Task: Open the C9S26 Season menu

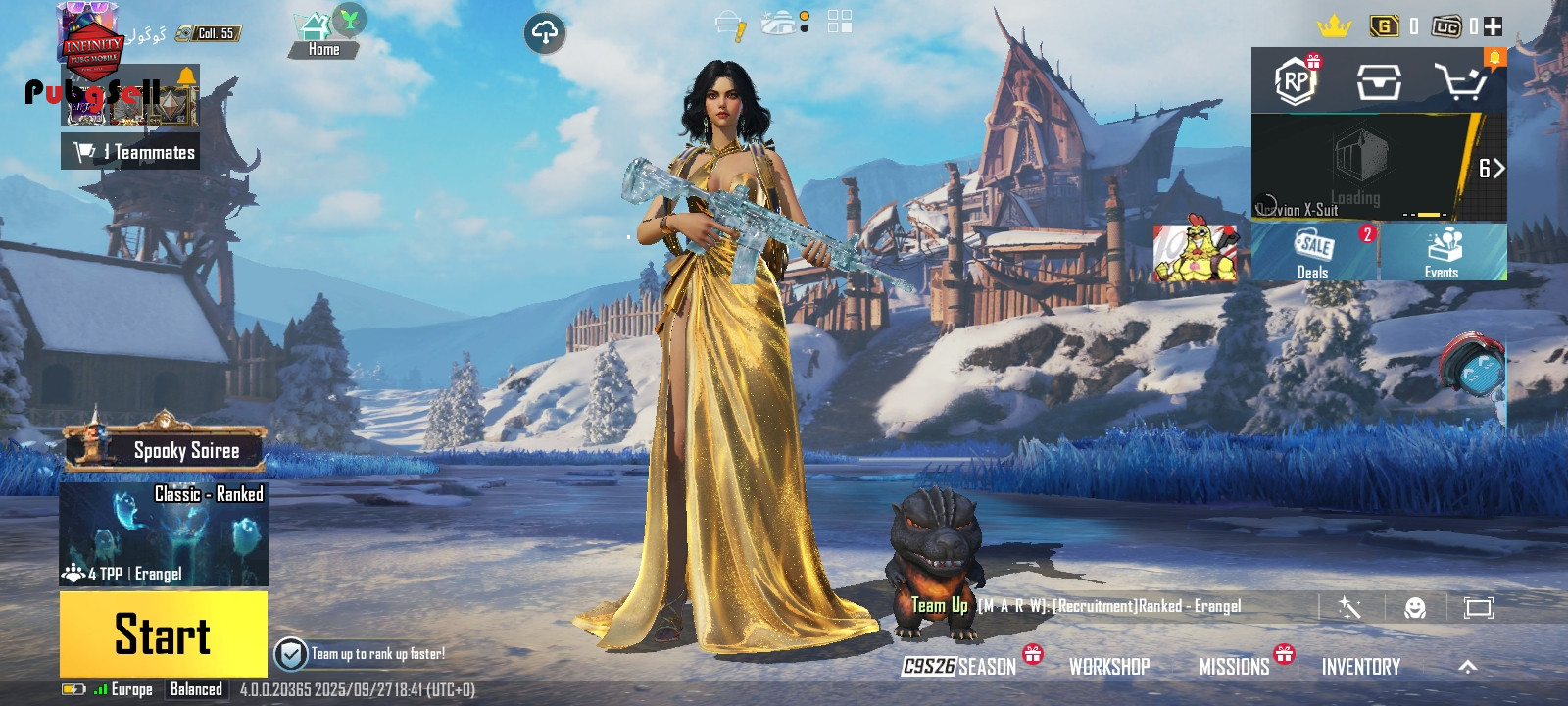Action: tap(959, 667)
